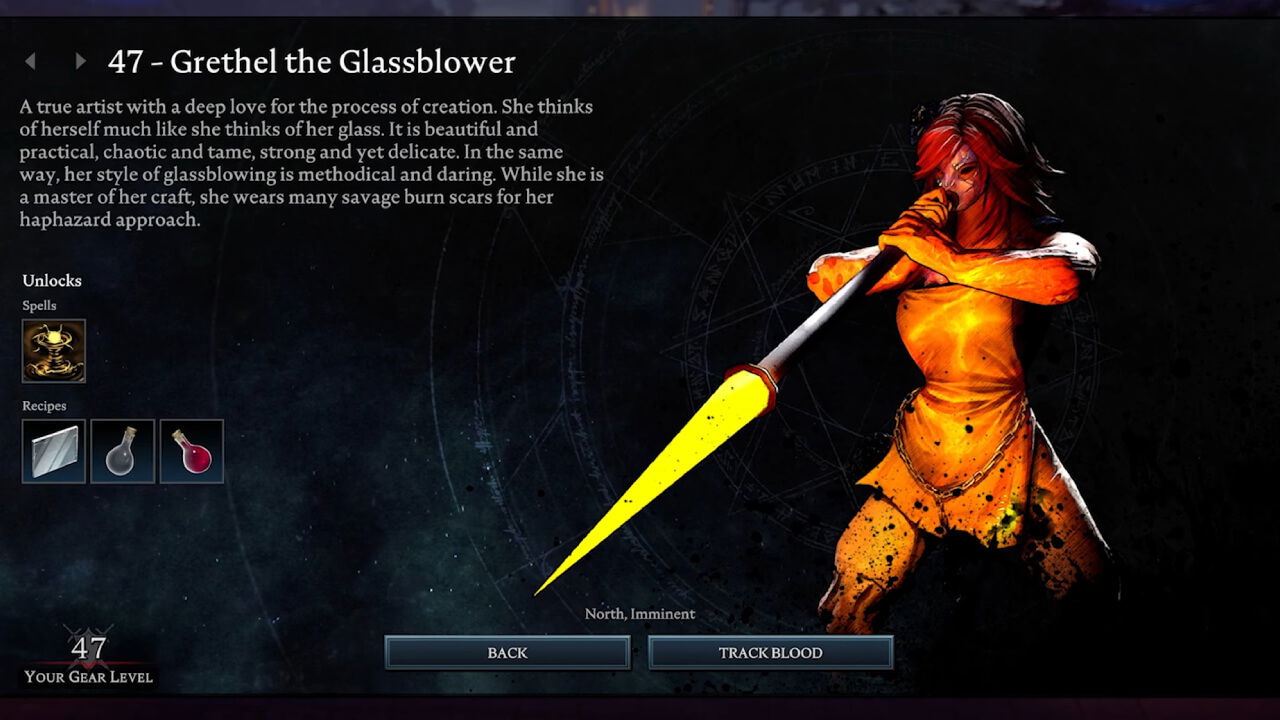Image resolution: width=1280 pixels, height=720 pixels.
Task: Select the unlocked spell icon under Spells
Action: point(53,352)
